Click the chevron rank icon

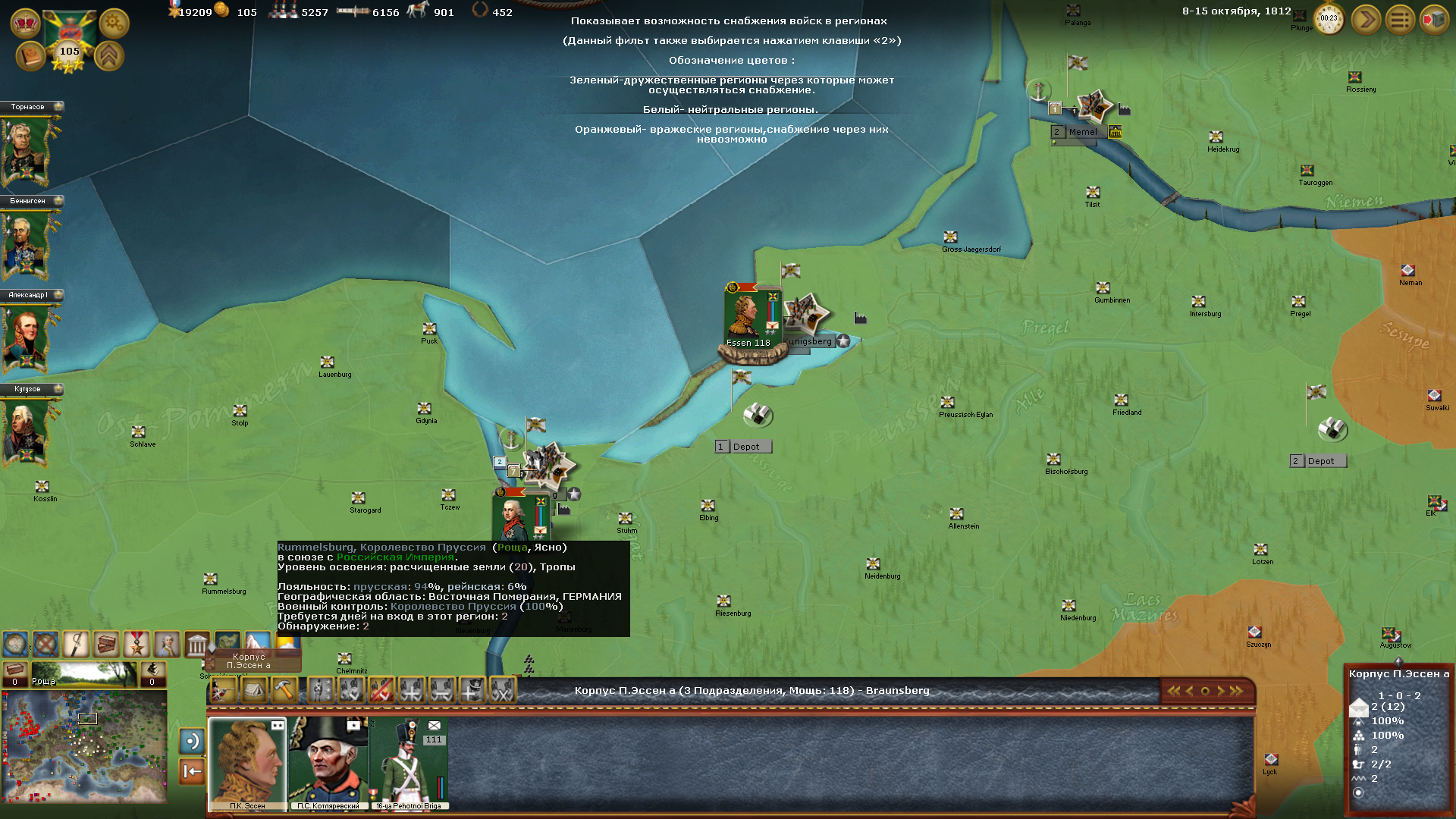coord(109,56)
